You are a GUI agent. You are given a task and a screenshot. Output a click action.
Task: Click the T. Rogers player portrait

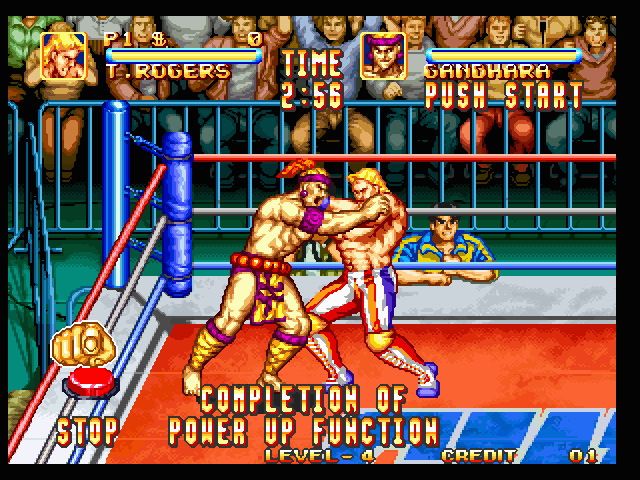pyautogui.click(x=62, y=56)
